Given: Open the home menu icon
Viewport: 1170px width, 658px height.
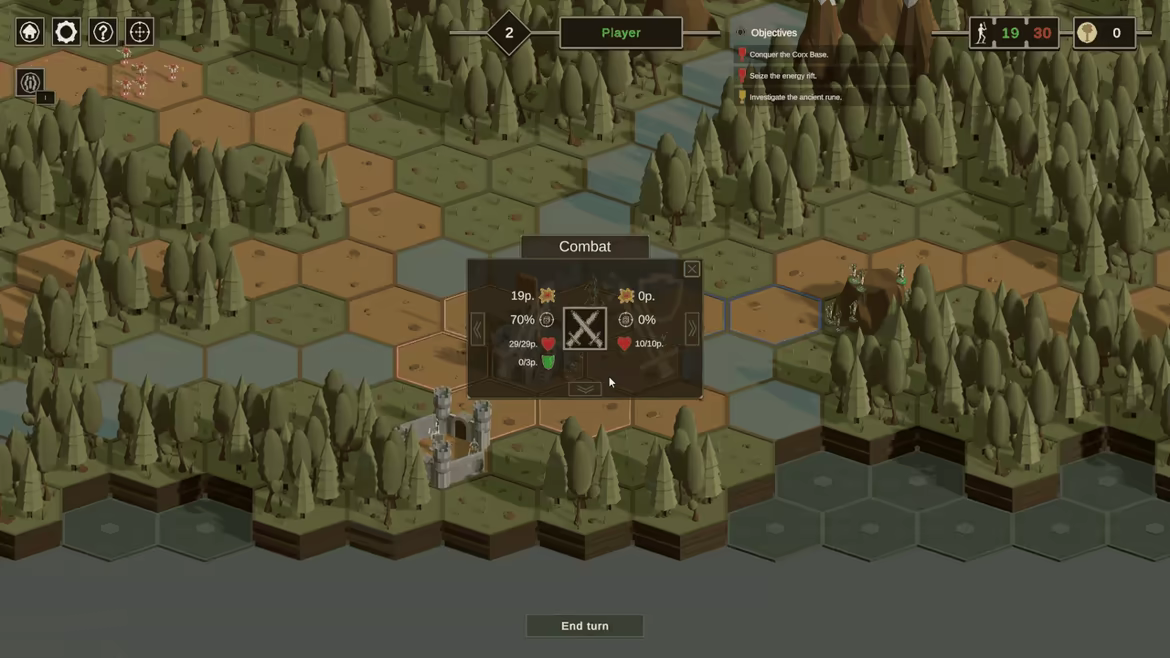Looking at the screenshot, I should (30, 32).
